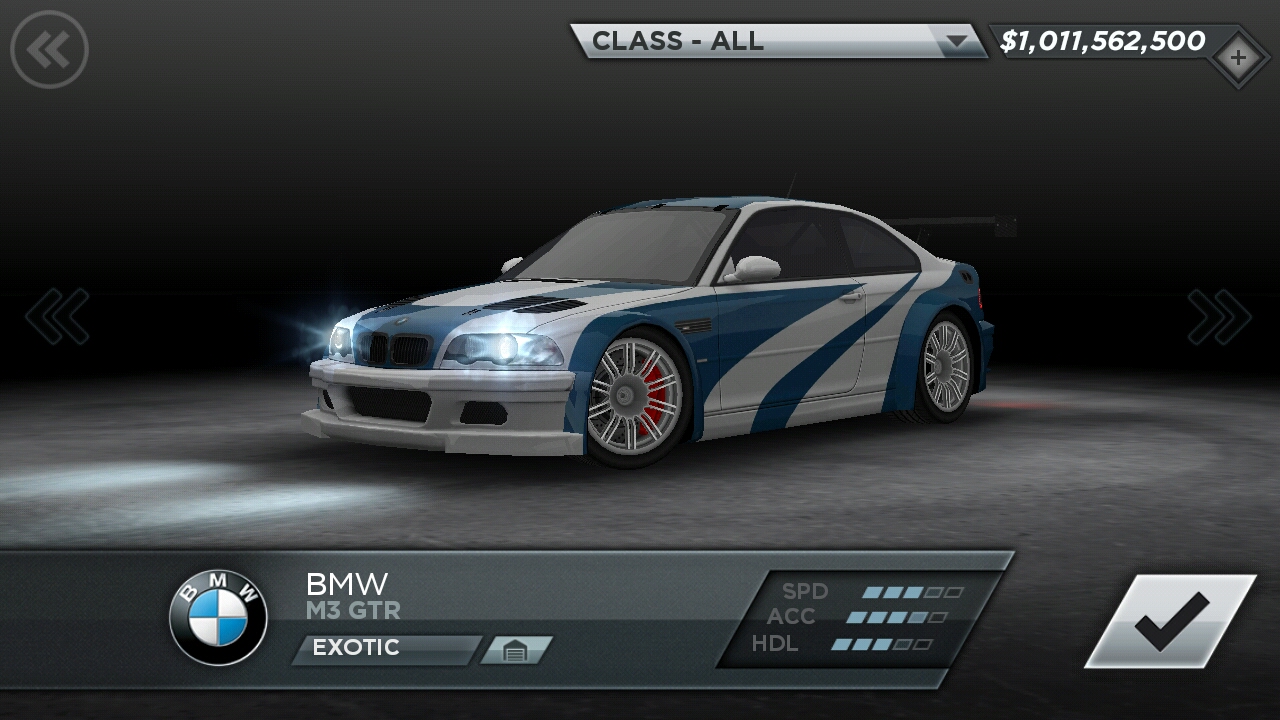The image size is (1280, 720).
Task: Click the garage icon beside EXOTIC
Action: [x=516, y=650]
